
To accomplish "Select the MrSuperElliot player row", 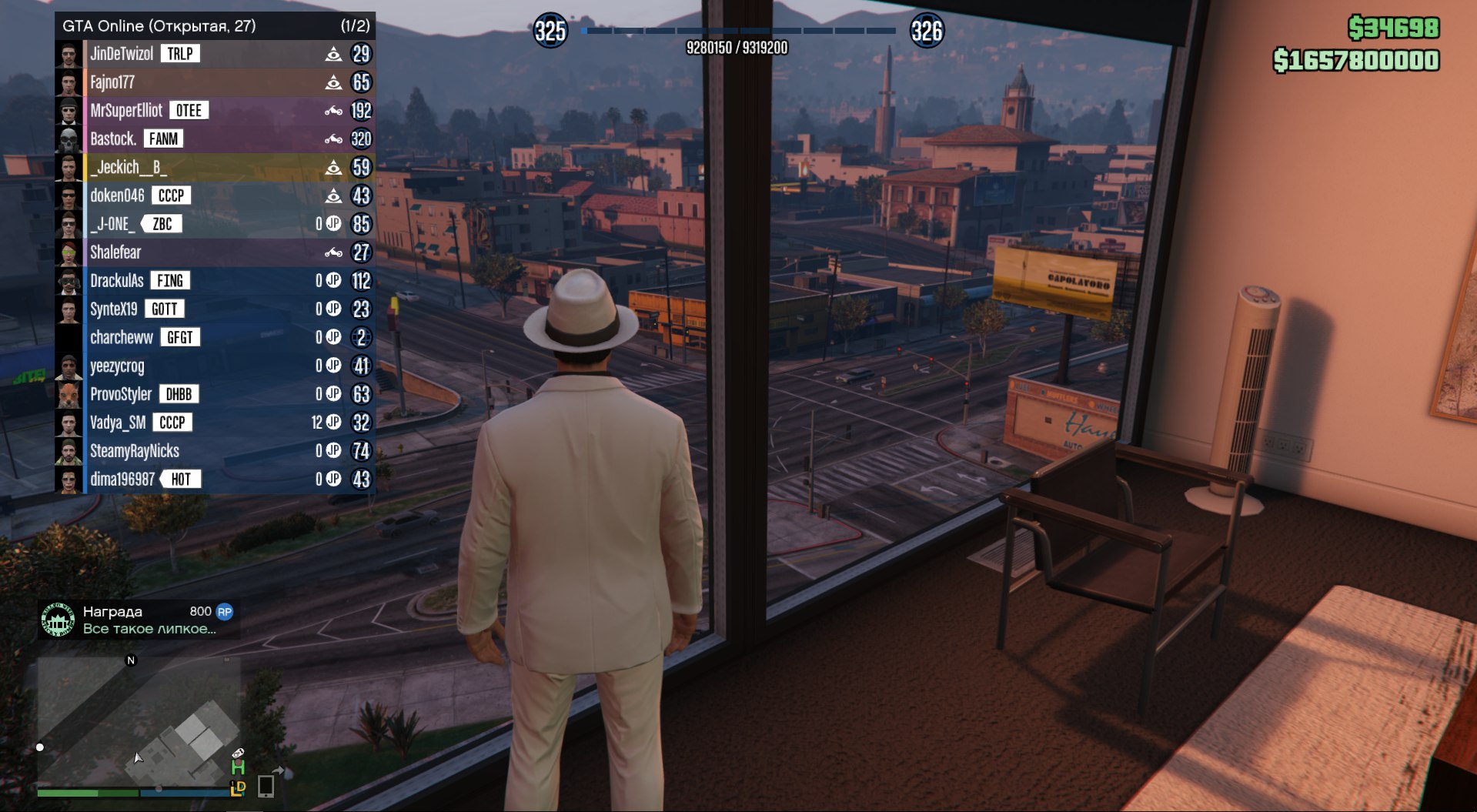I will coord(126,111).
